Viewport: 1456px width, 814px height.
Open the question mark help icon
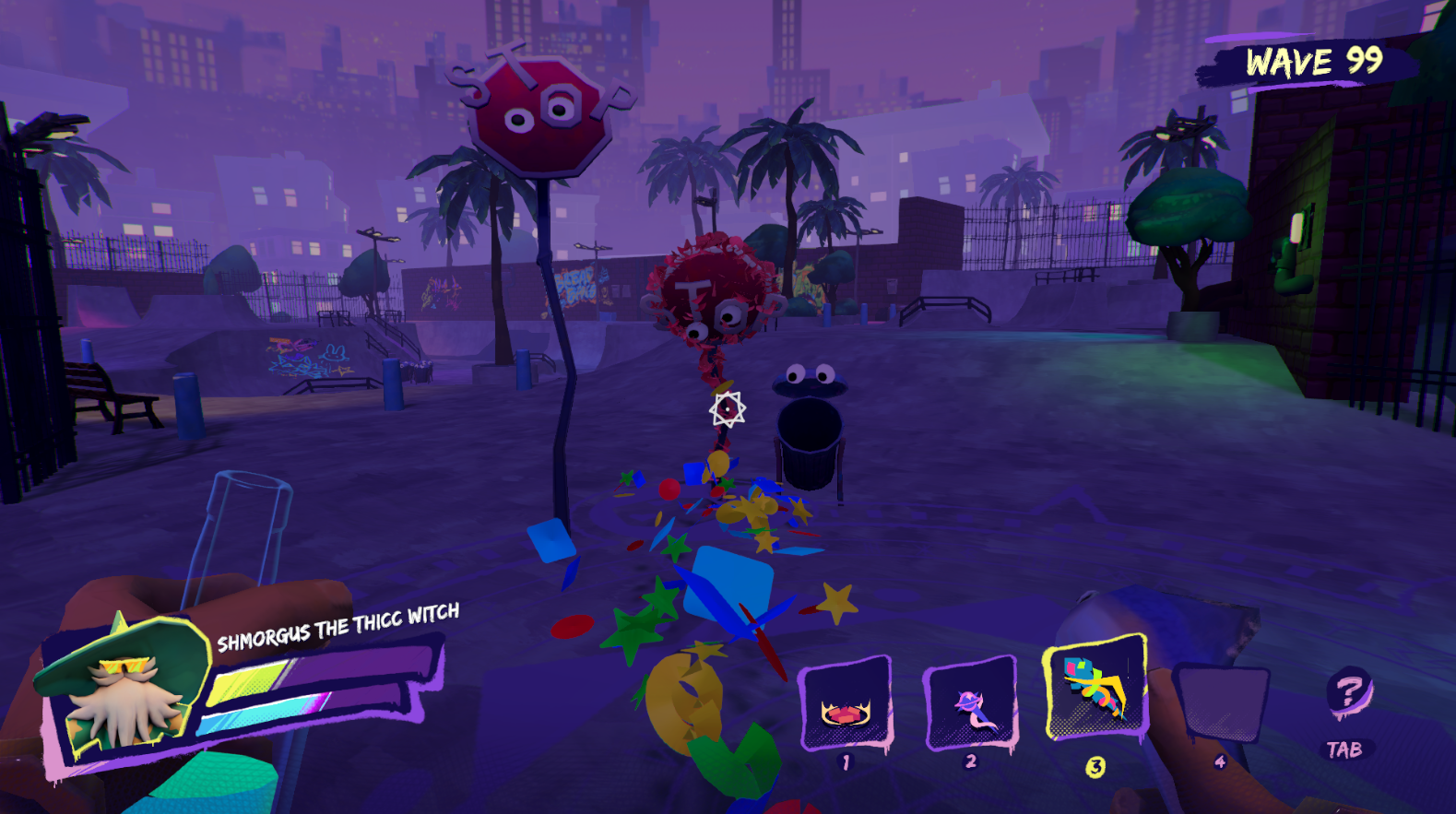point(1348,691)
